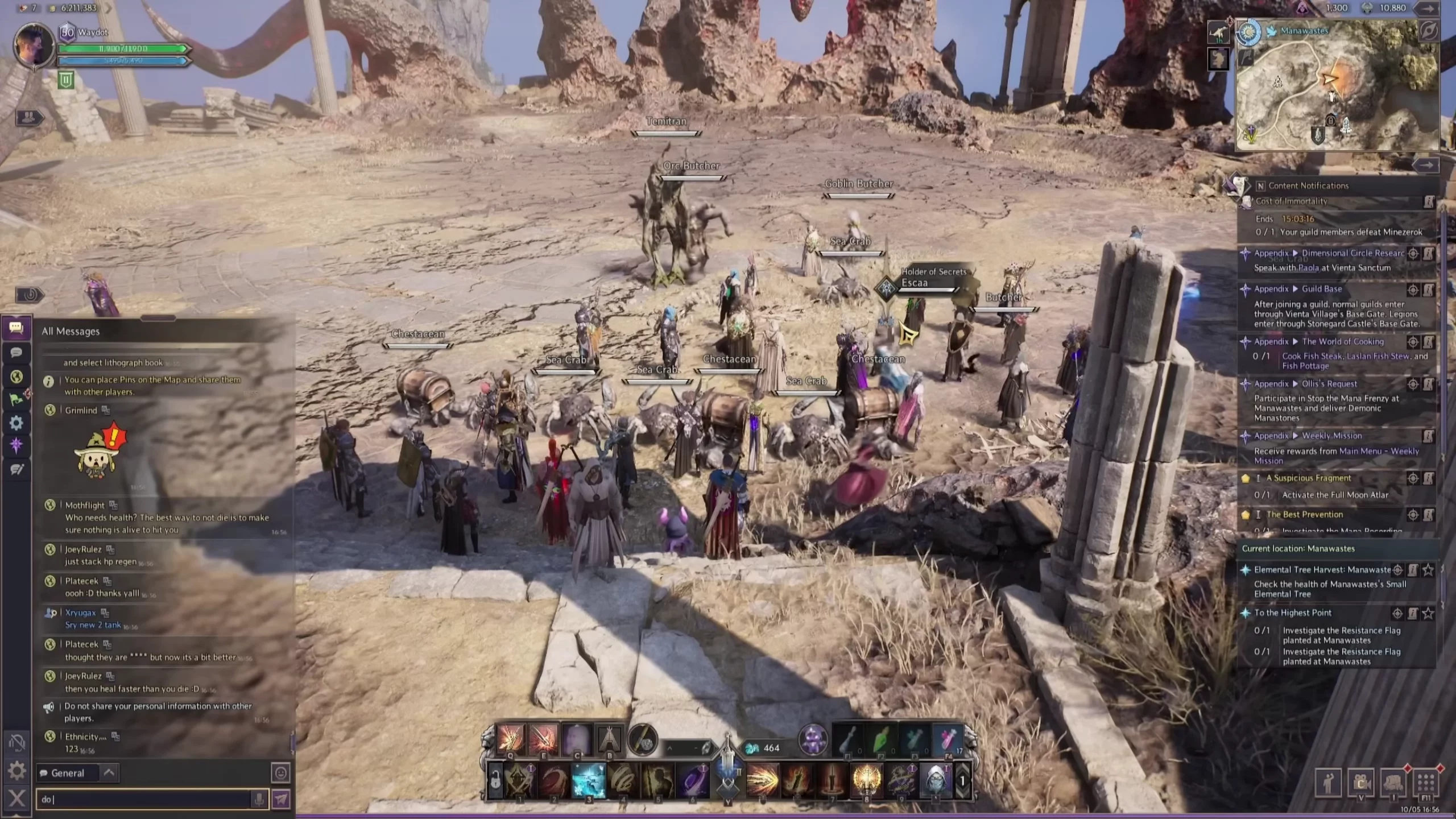This screenshot has width=1456, height=819.
Task: Switch to the green flag guild chat tab
Action: (16, 399)
